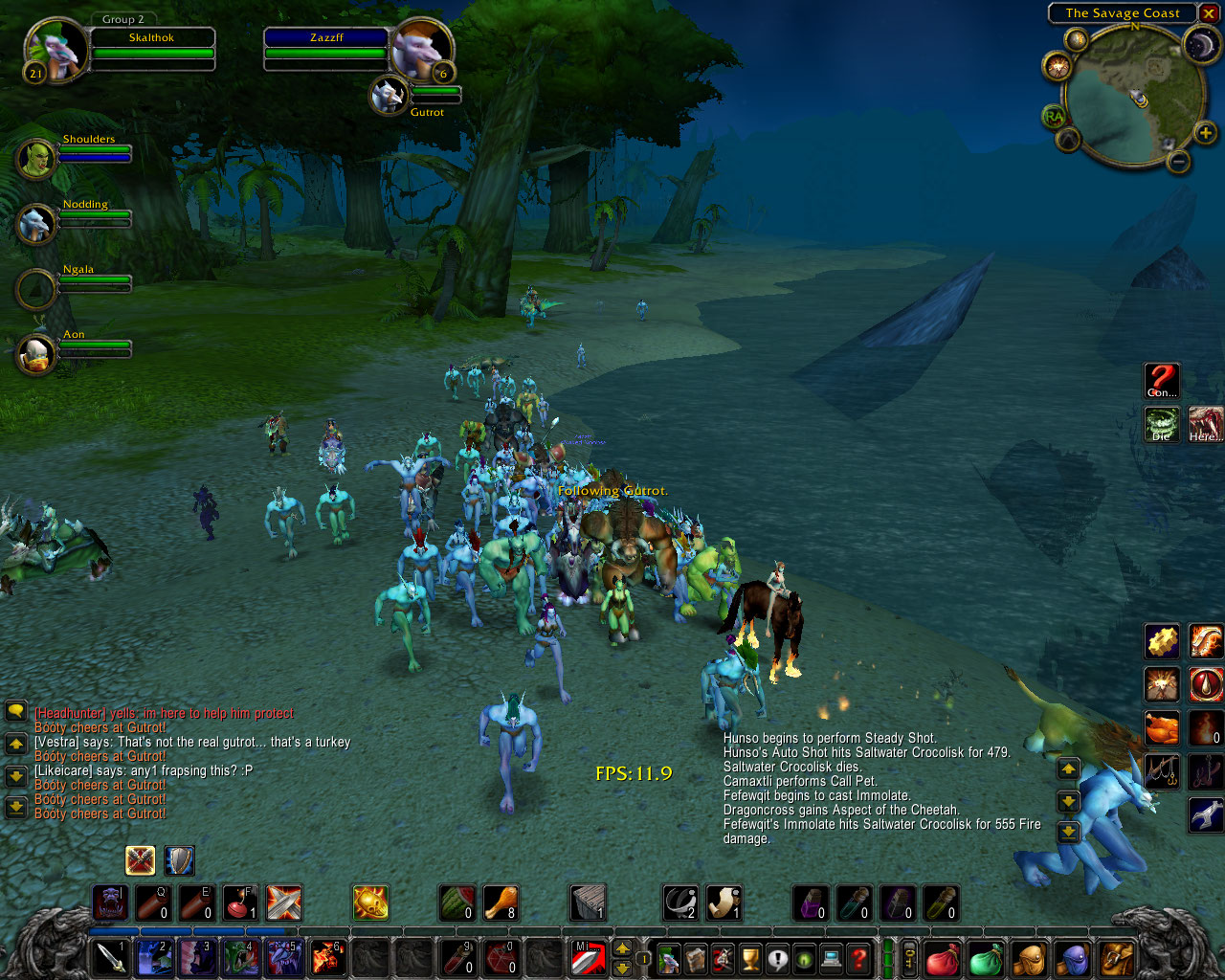The width and height of the screenshot is (1225, 980).
Task: Open the red backpack bag slot
Action: [x=941, y=958]
